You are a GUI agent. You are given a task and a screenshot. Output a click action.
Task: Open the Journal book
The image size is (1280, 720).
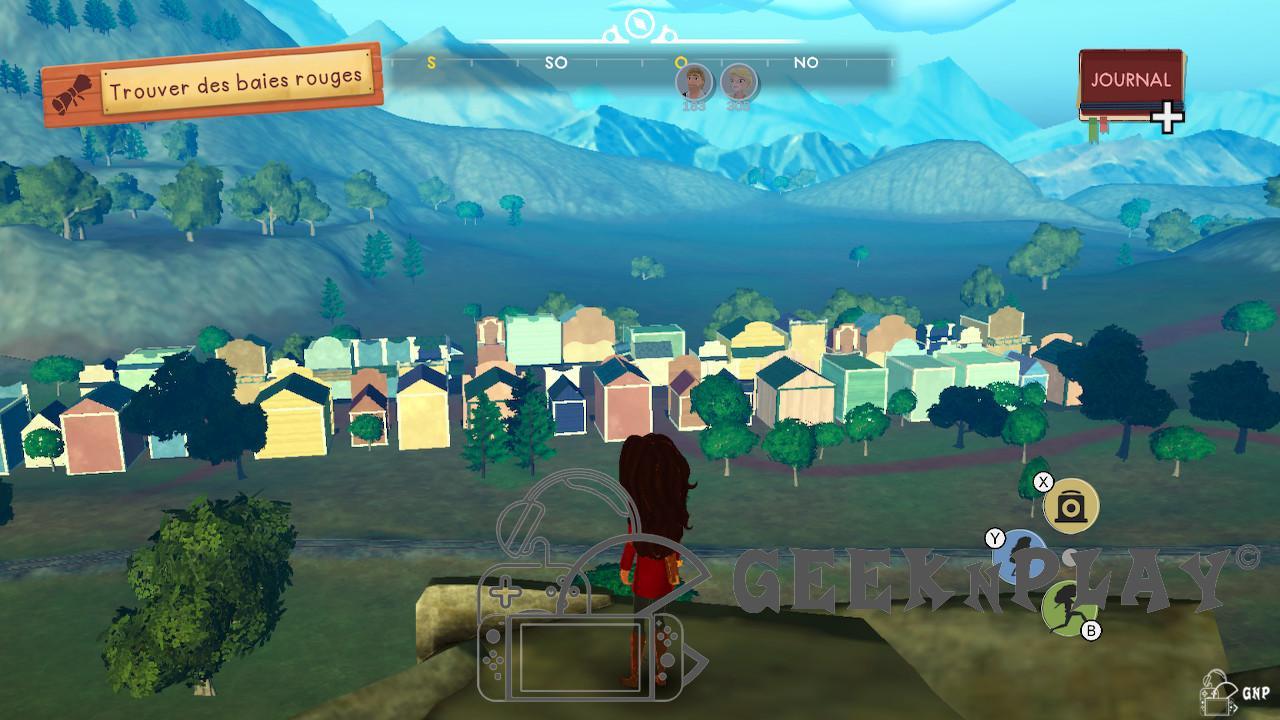[1131, 87]
